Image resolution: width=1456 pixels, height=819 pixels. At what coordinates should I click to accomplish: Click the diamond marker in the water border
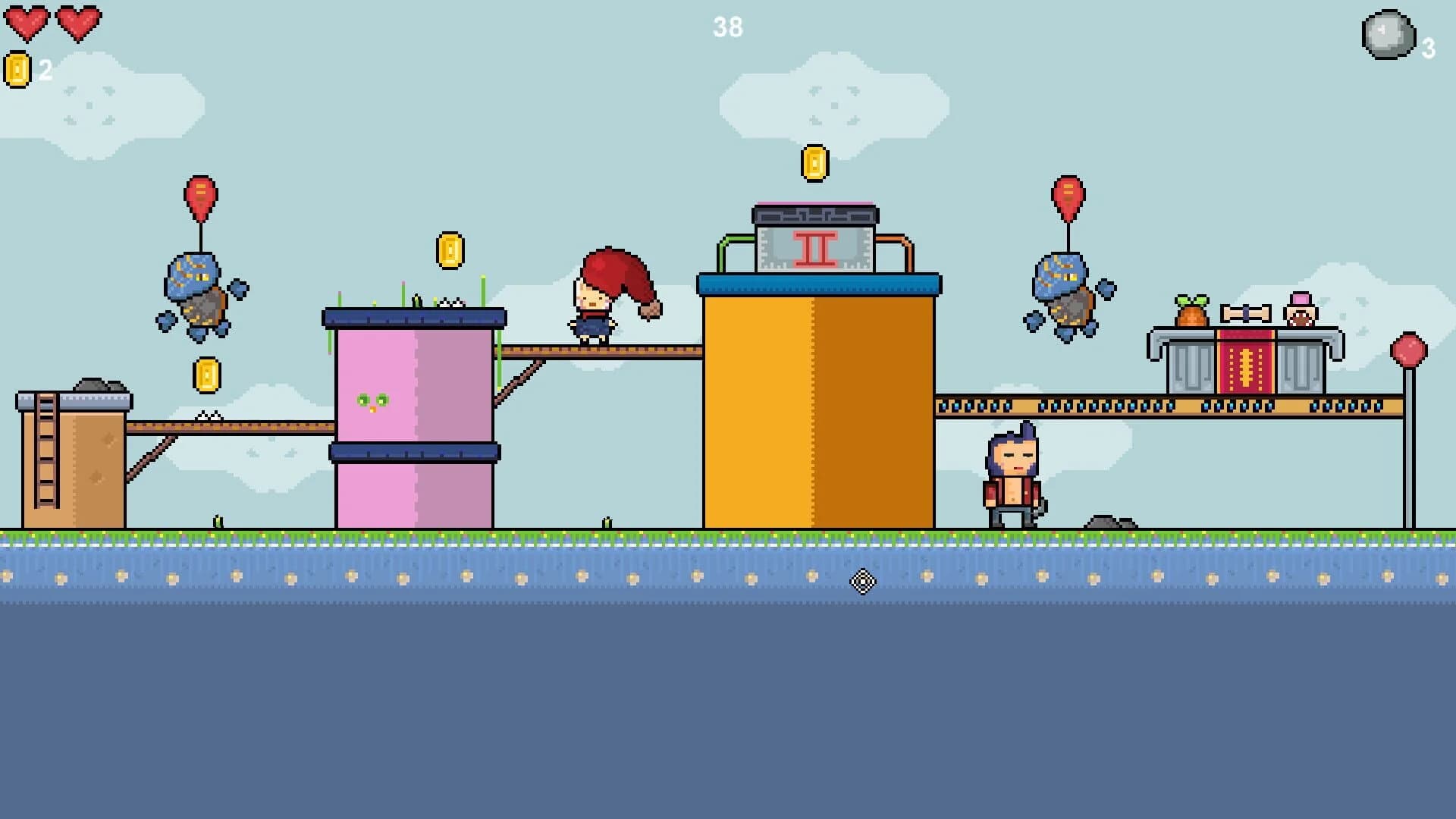point(862,581)
